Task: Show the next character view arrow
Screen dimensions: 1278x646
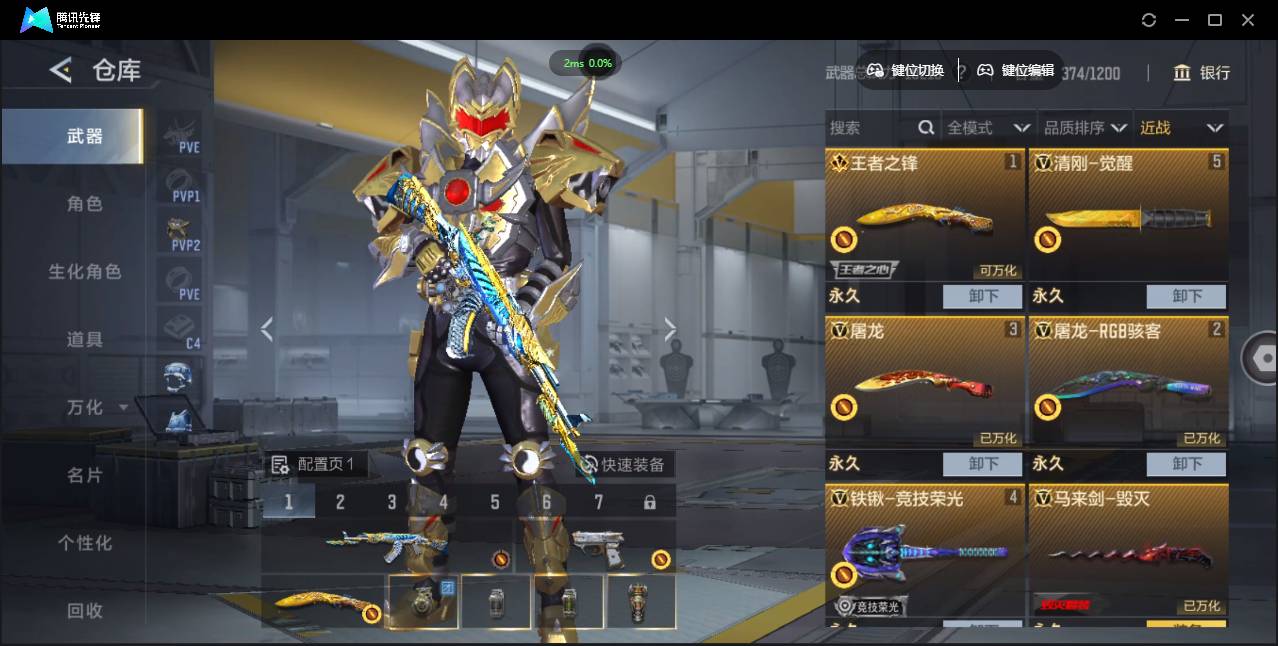Action: [x=670, y=329]
